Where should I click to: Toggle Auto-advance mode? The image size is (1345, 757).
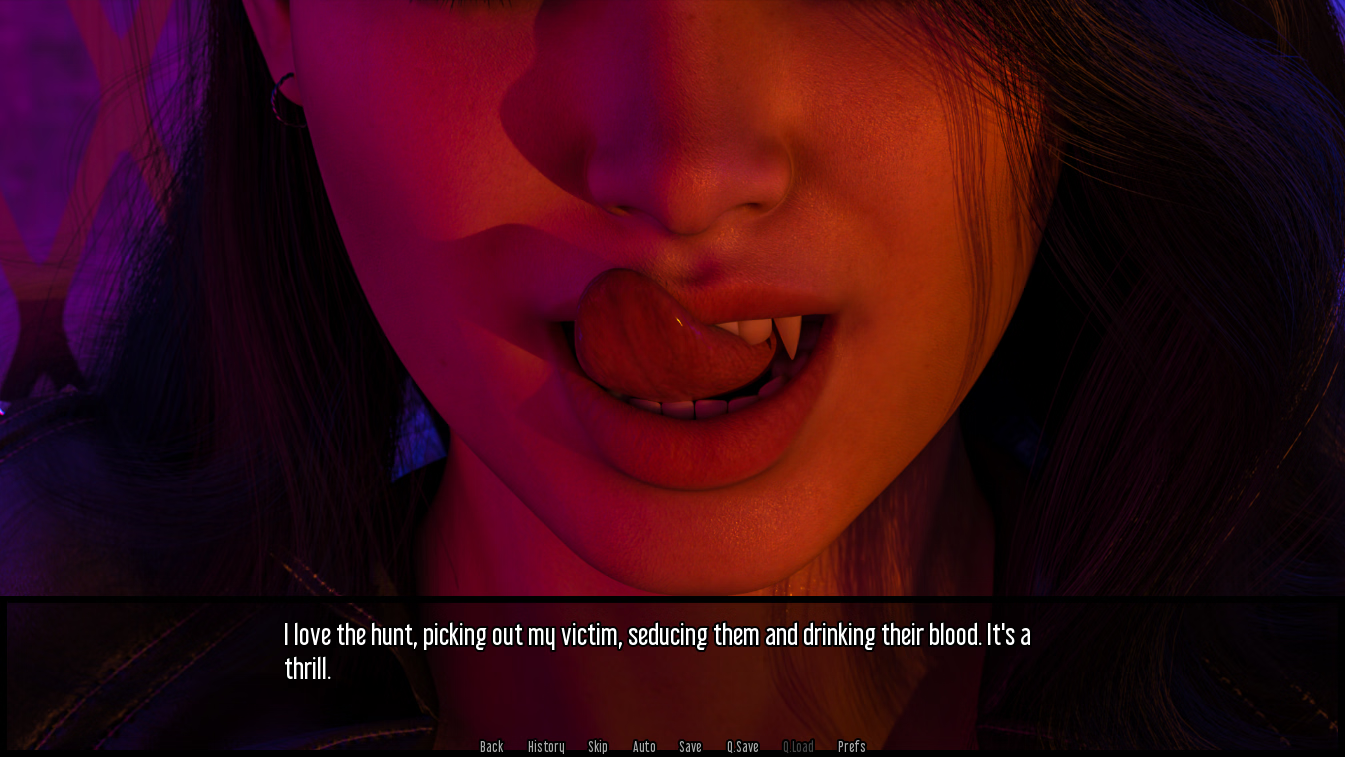click(644, 747)
